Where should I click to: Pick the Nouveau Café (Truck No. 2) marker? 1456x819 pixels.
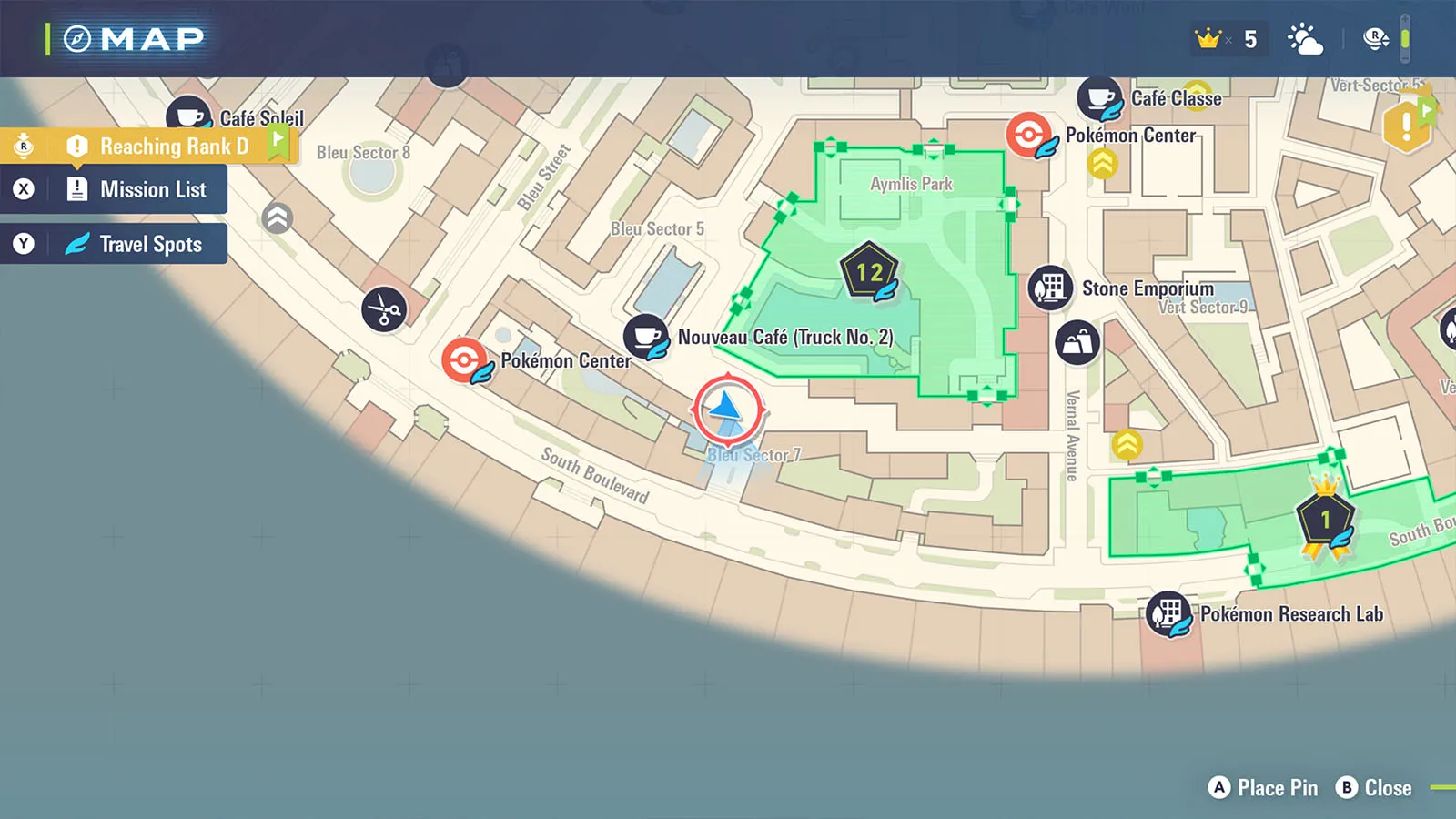[x=646, y=336]
